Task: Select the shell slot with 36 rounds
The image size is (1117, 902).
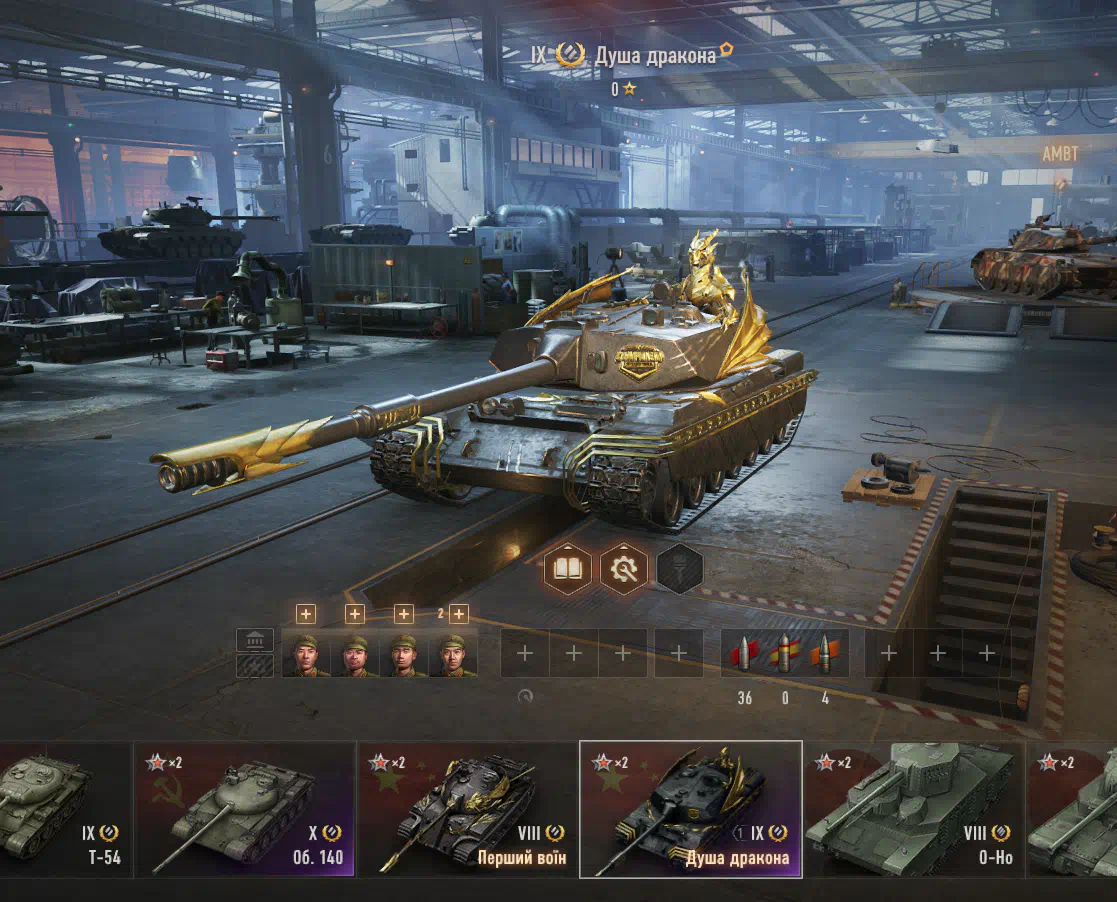Action: point(745,654)
